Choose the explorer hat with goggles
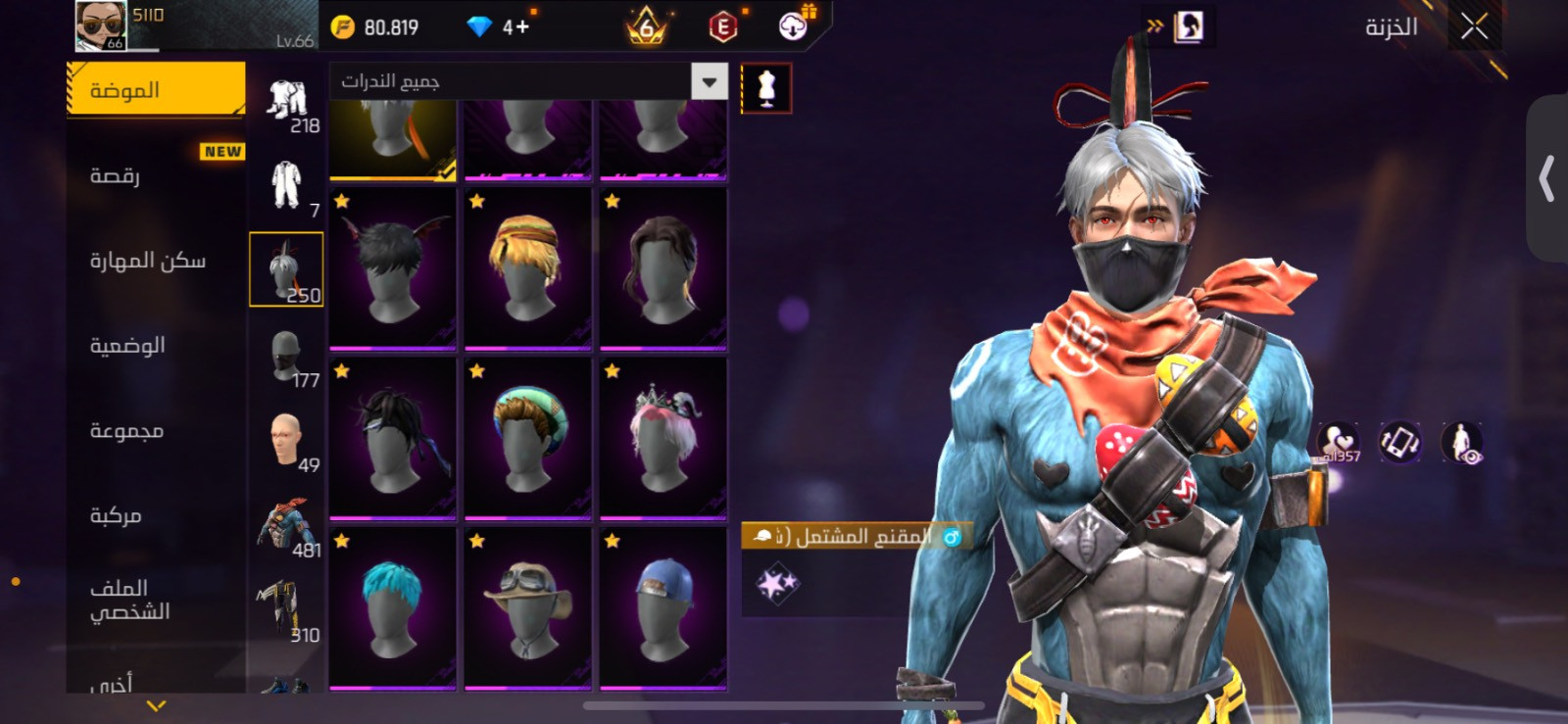Viewport: 1568px width, 724px height. [528, 607]
